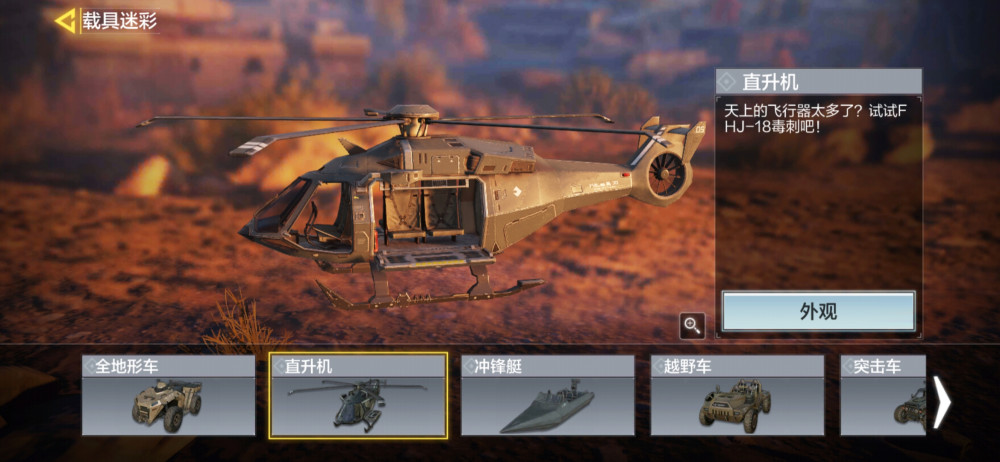Choose the 突击车 assault vehicle tile

click(x=882, y=396)
